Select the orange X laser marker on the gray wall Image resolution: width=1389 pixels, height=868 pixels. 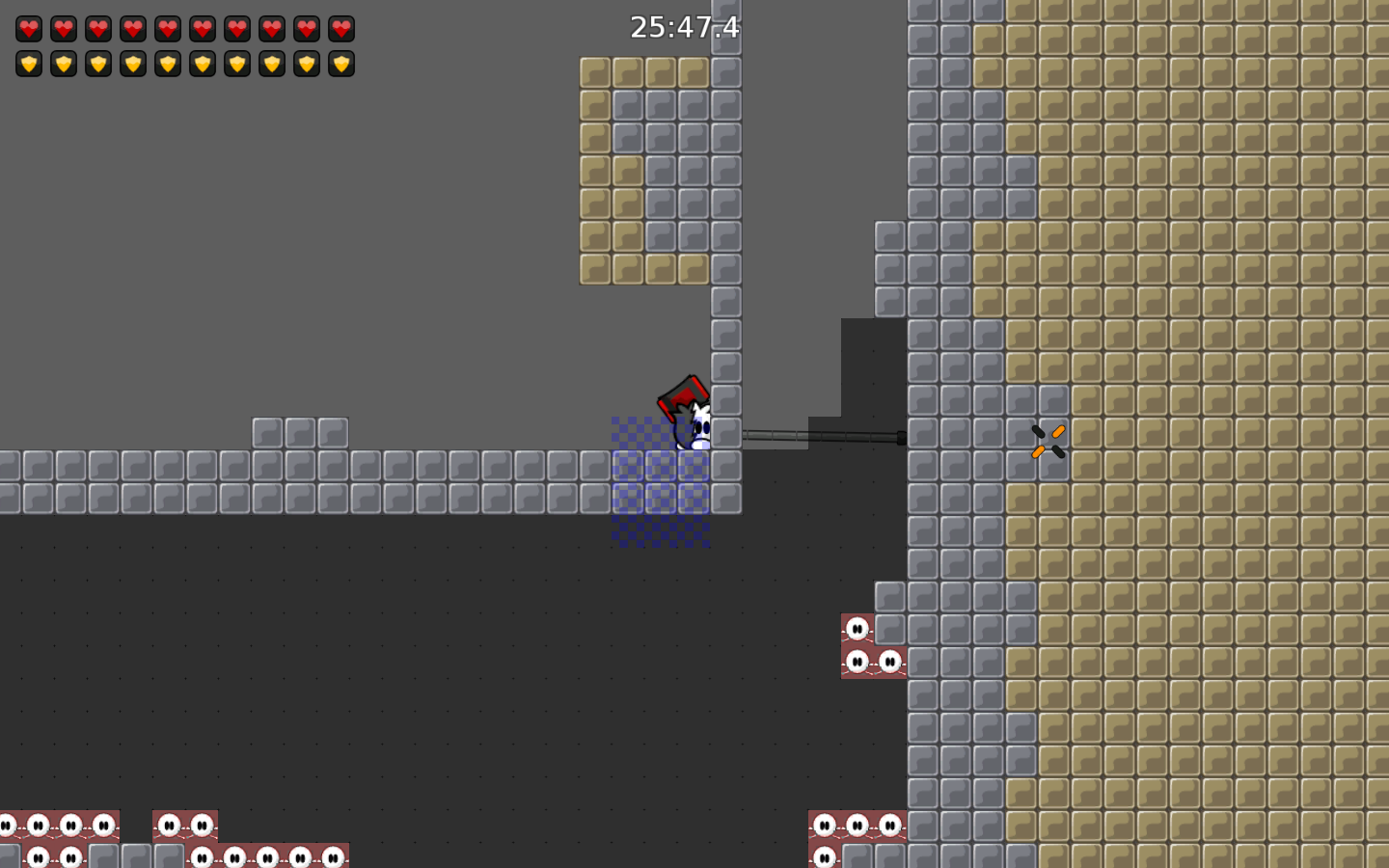(x=1046, y=439)
